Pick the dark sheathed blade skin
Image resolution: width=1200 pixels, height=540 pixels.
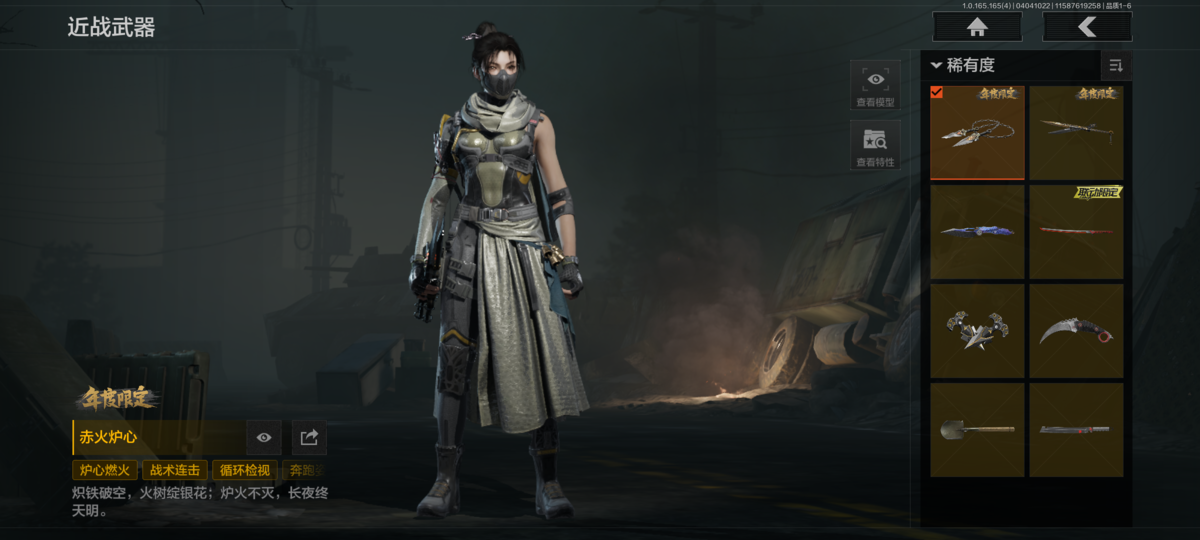click(x=1076, y=430)
